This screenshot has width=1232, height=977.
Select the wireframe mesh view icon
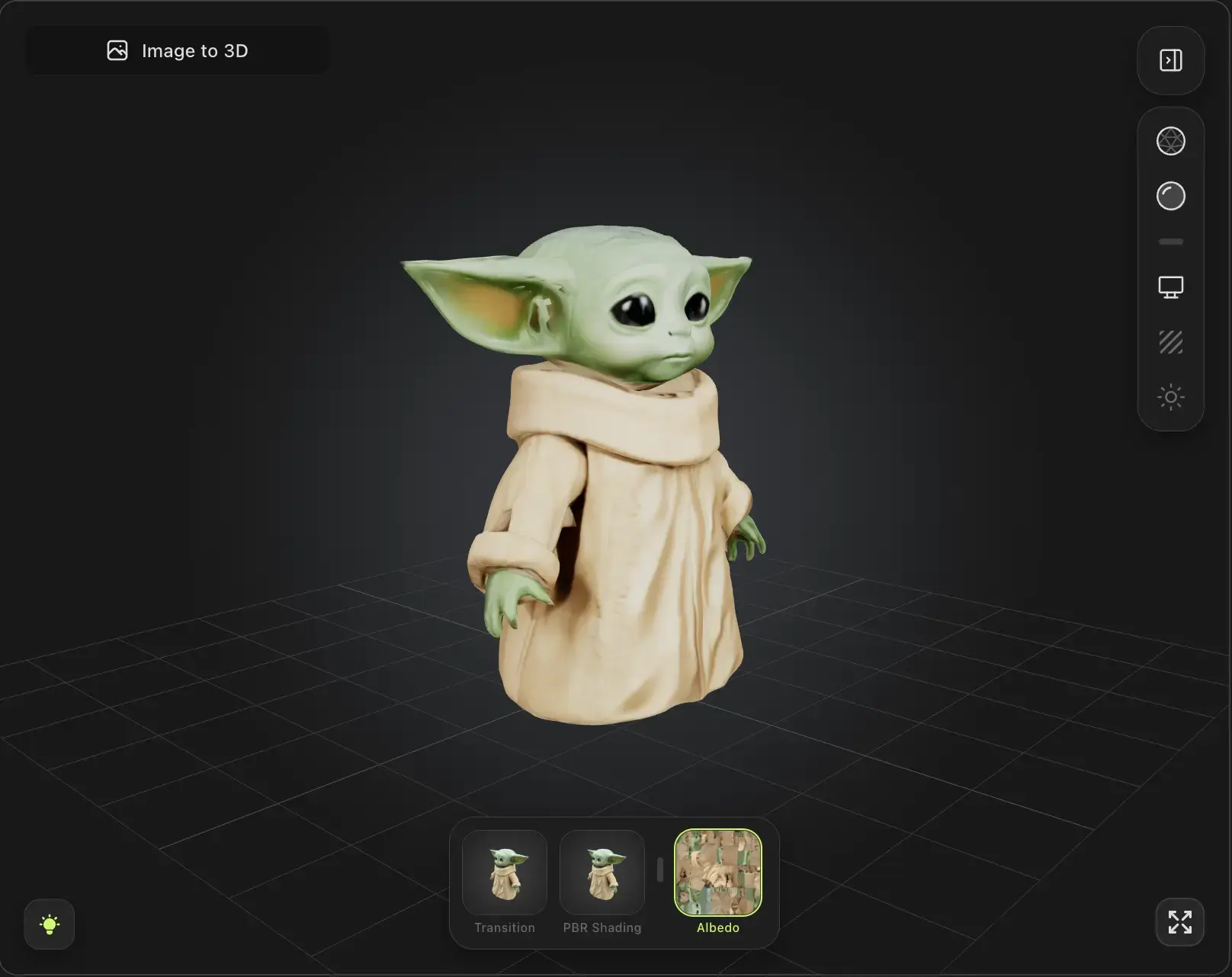point(1170,141)
